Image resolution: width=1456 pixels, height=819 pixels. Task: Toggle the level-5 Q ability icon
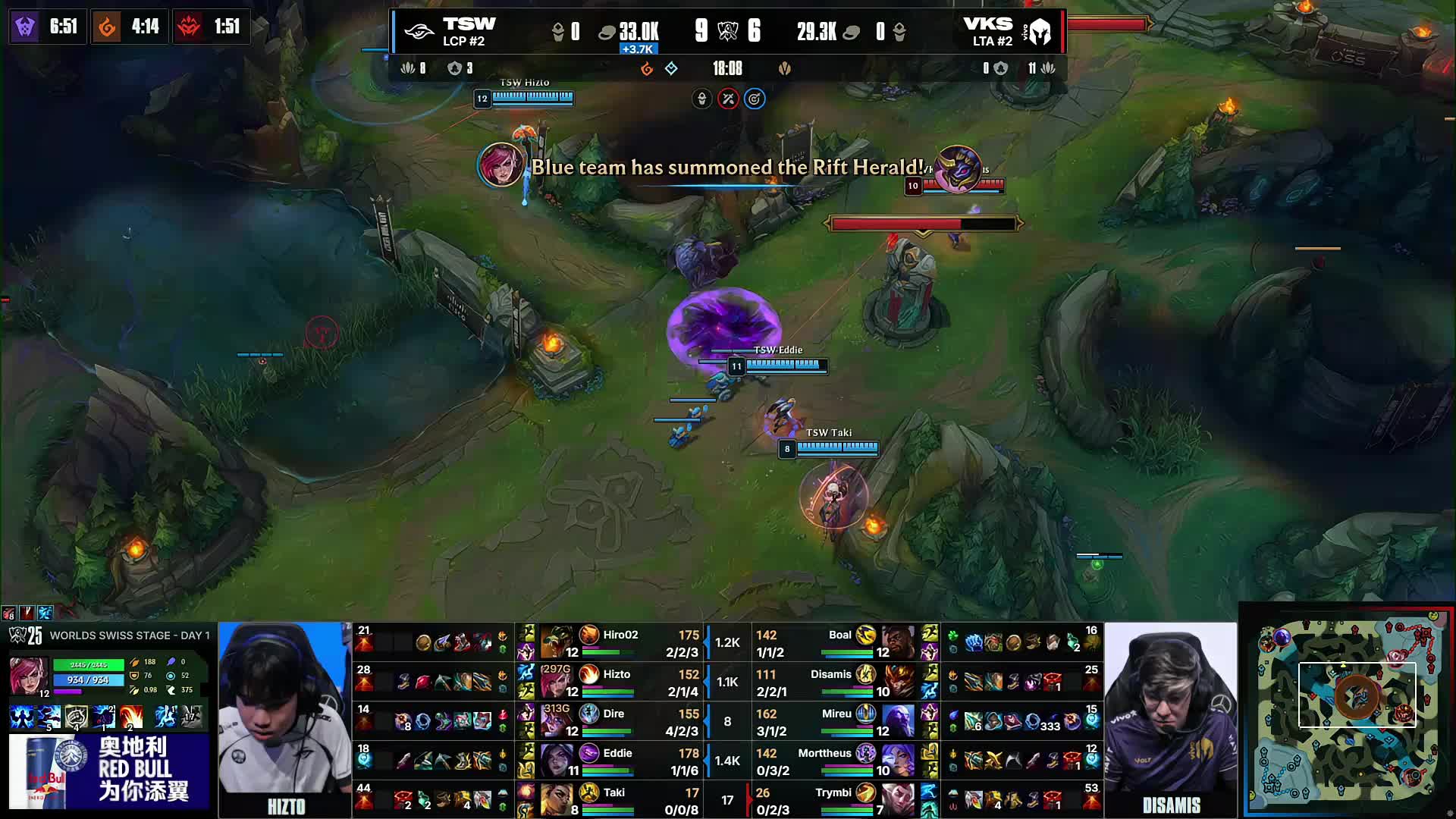(x=47, y=715)
